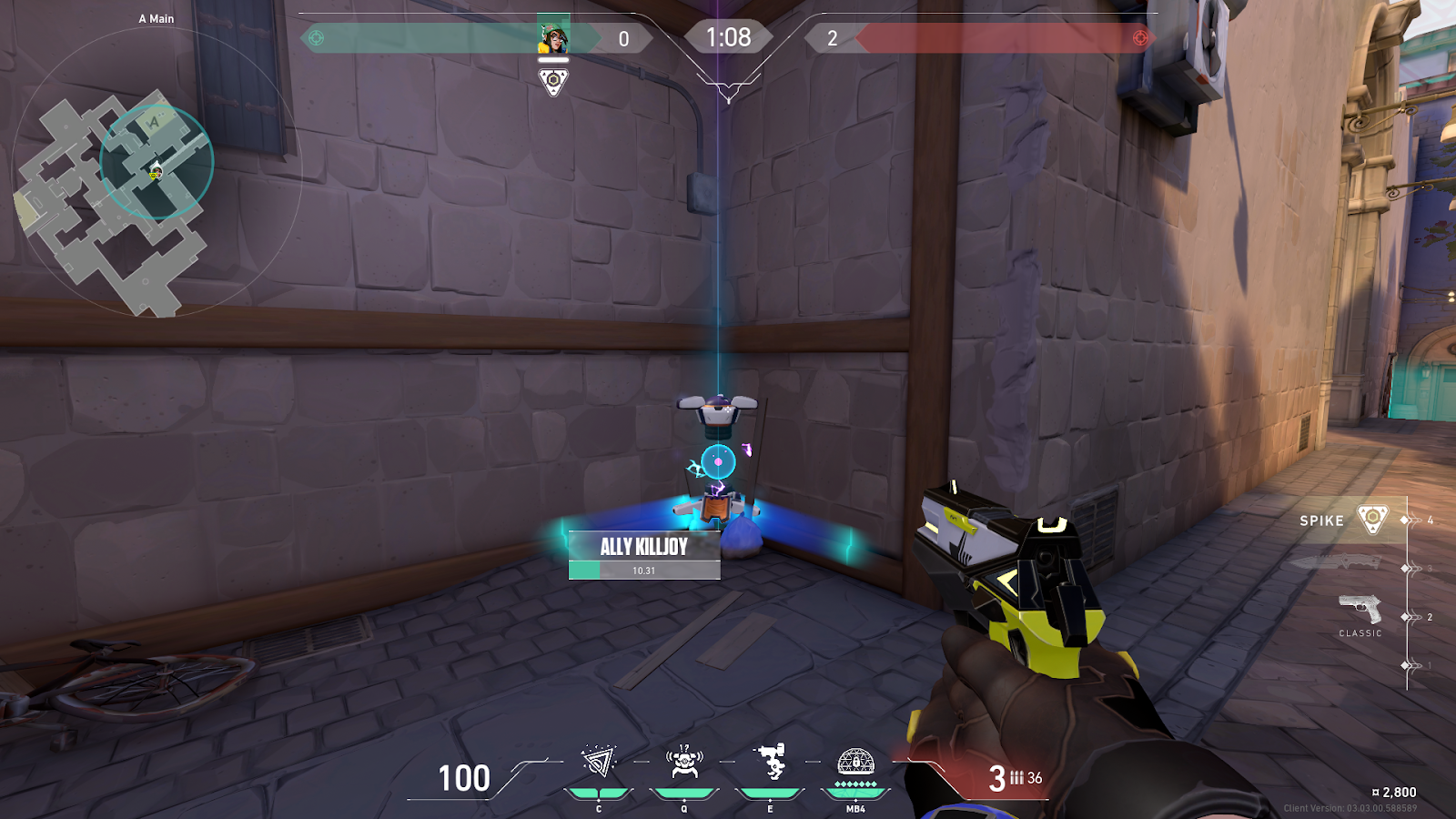Click the round timer showing 1:08
This screenshot has height=819, width=1456.
click(727, 36)
